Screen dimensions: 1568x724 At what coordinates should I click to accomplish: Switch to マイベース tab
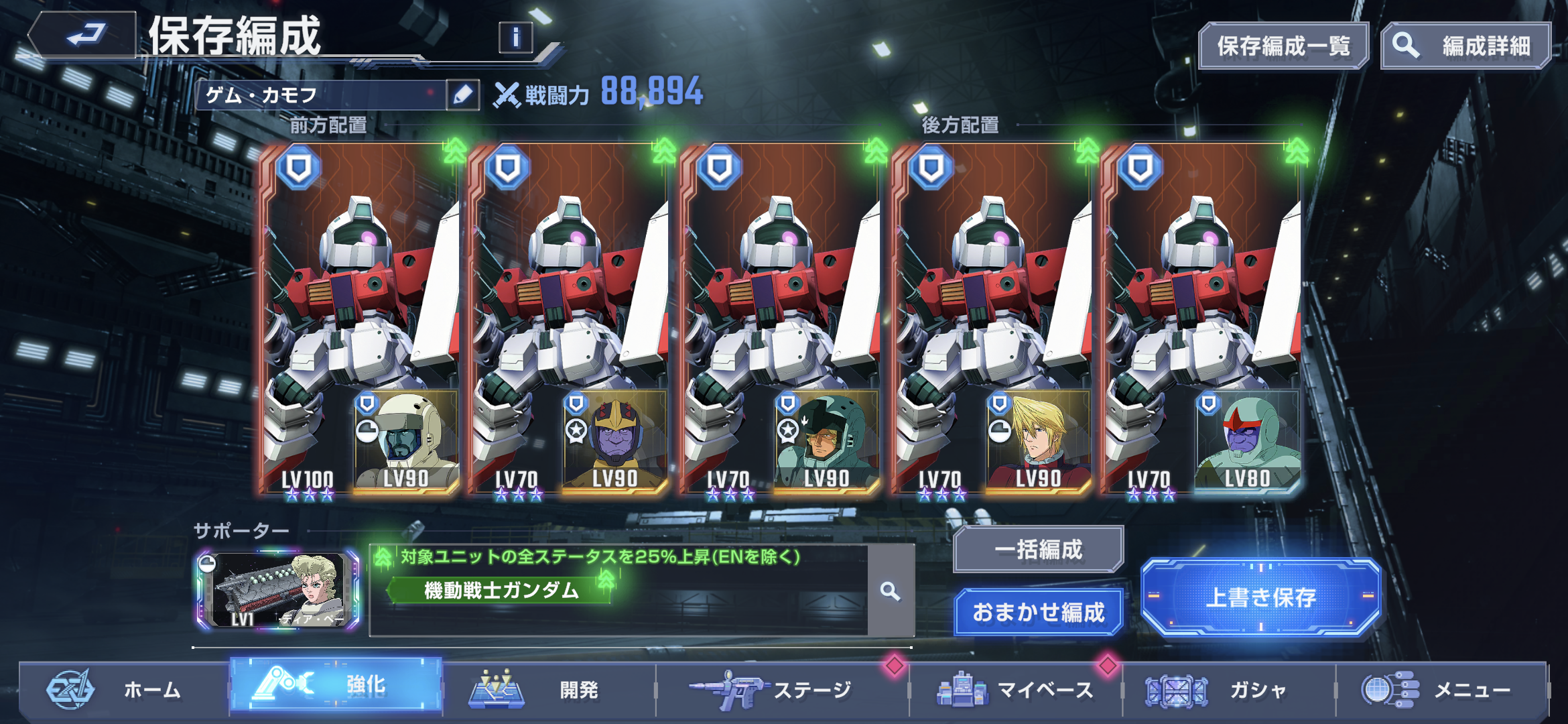[x=1015, y=689]
